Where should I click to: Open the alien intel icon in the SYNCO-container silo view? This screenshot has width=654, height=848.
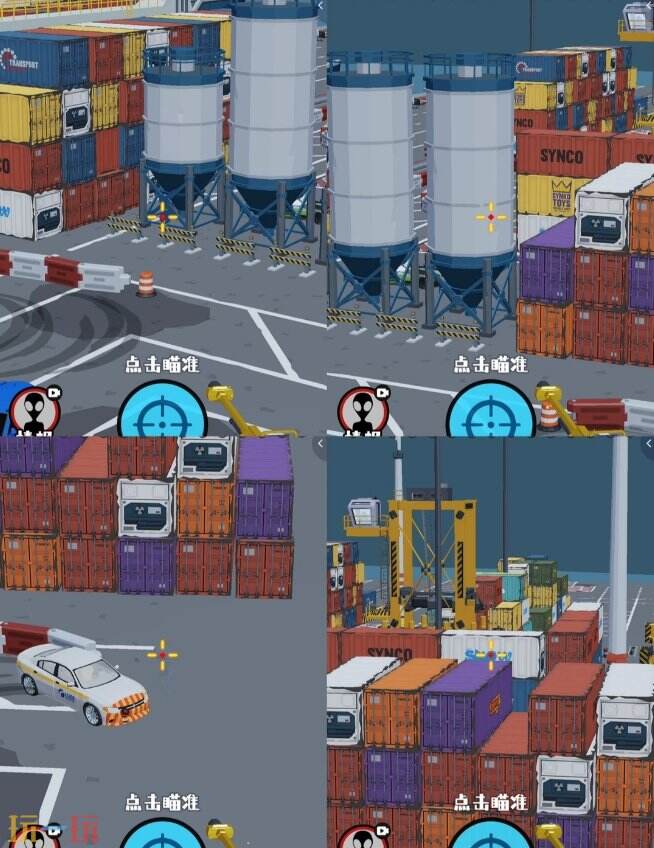point(363,412)
